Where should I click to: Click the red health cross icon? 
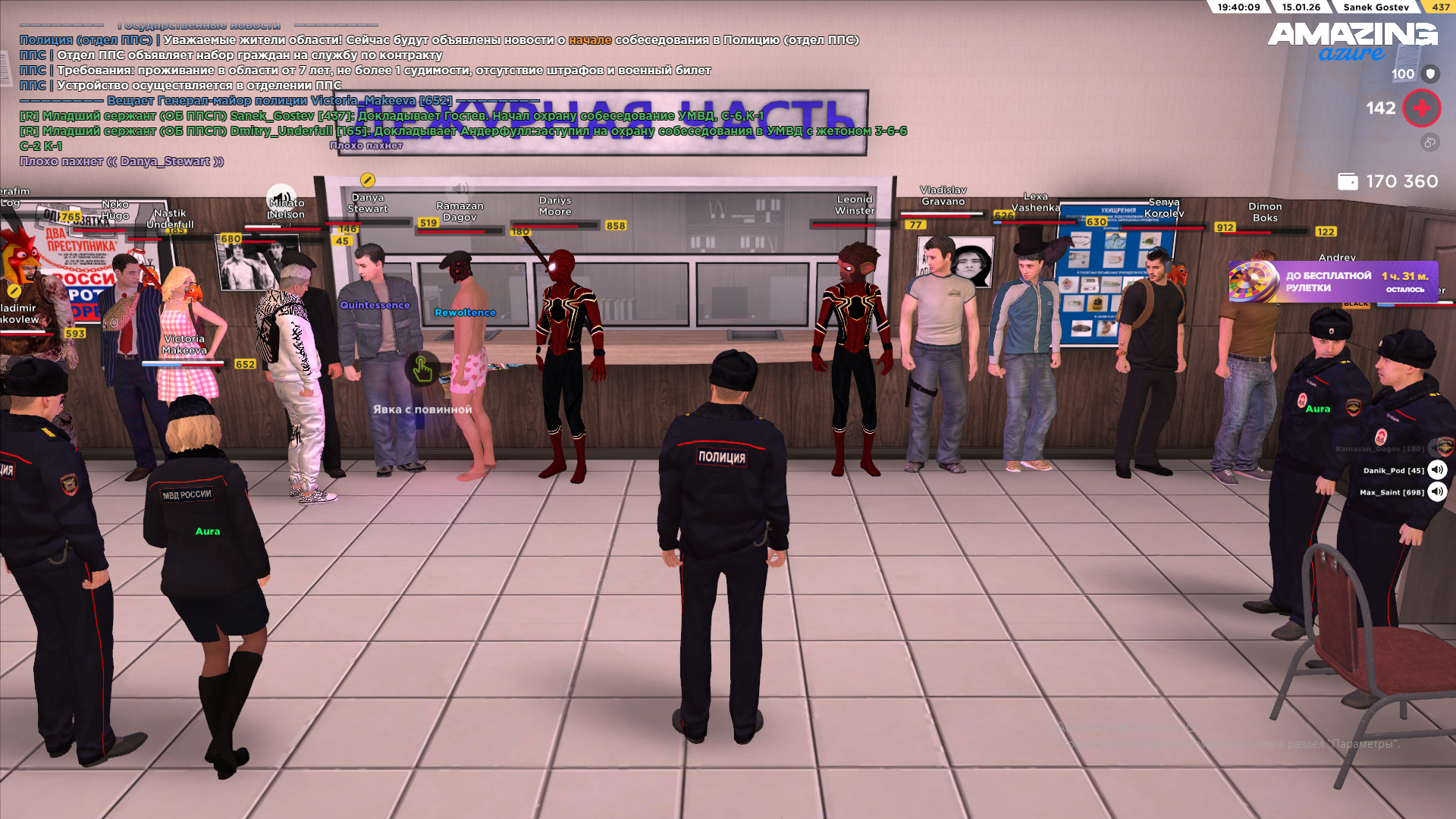[x=1421, y=108]
